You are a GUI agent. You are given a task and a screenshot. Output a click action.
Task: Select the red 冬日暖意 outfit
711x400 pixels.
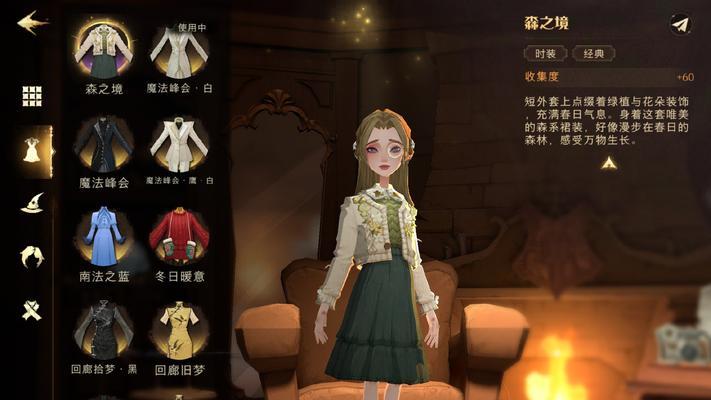[179, 237]
